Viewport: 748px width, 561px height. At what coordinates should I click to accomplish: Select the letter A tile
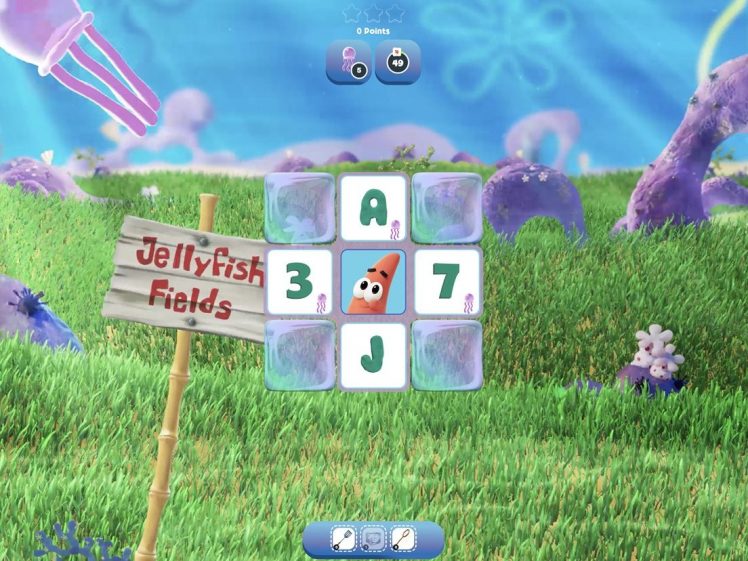click(x=373, y=208)
